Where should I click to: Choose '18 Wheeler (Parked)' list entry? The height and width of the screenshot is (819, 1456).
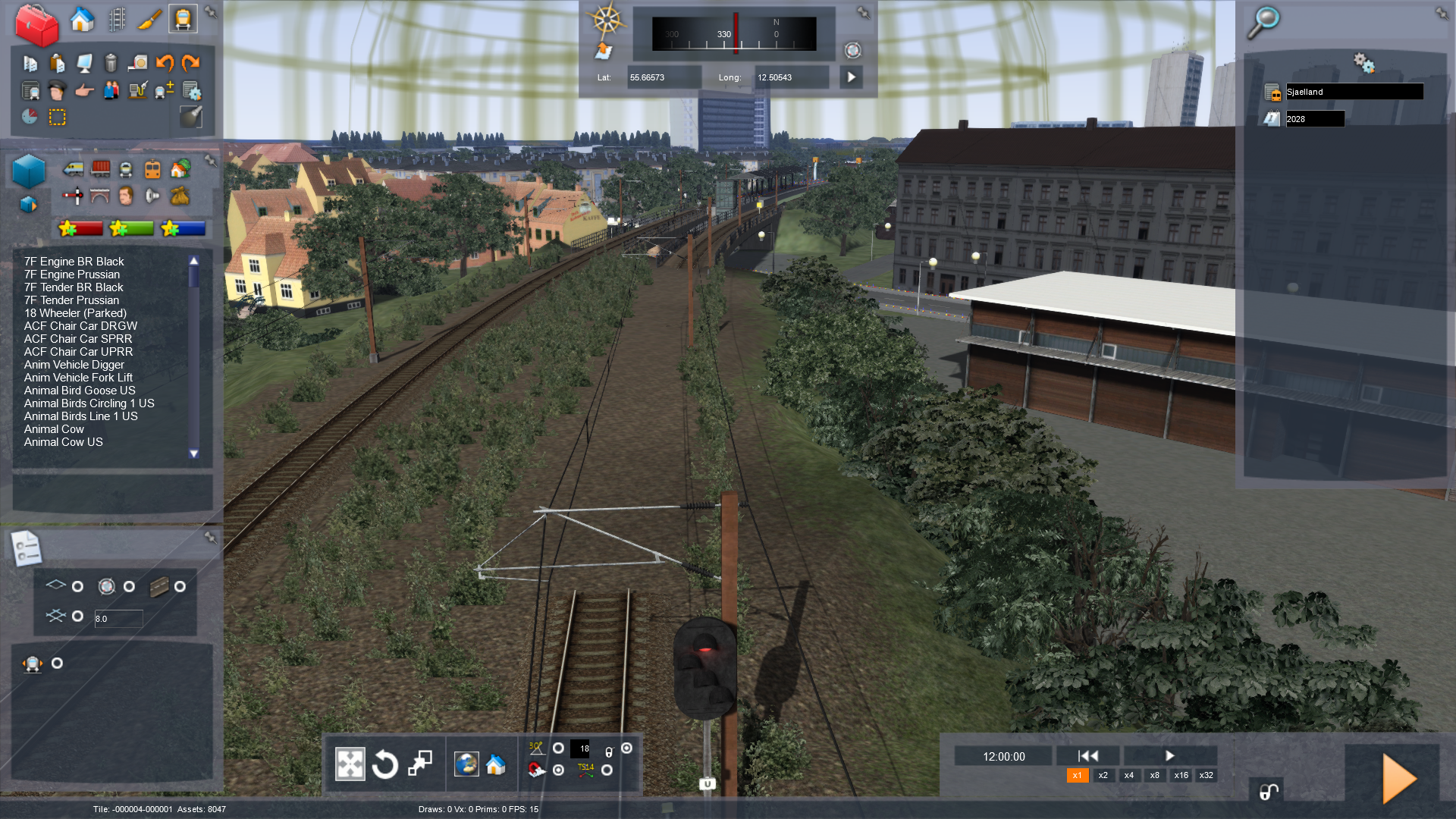75,313
